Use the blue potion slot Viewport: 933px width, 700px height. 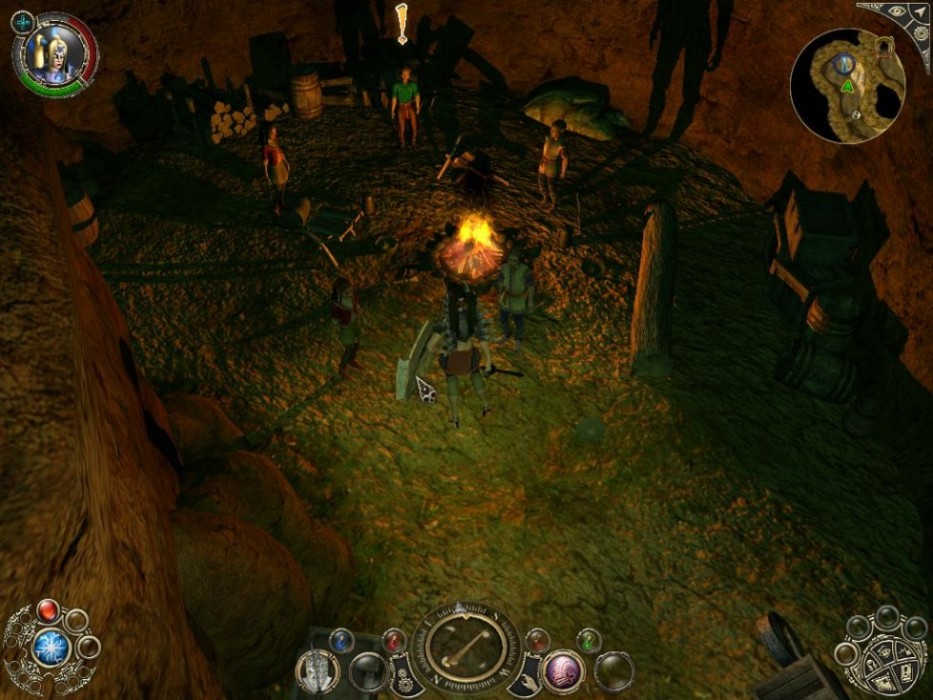[x=342, y=638]
